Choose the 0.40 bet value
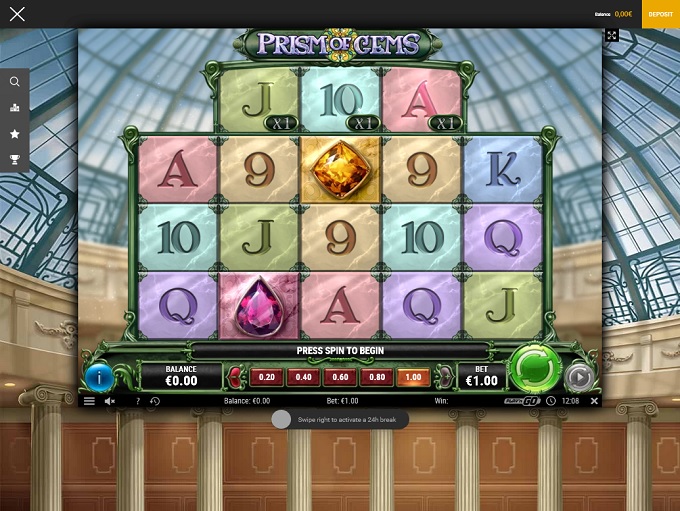The height and width of the screenshot is (511, 680). tap(303, 377)
